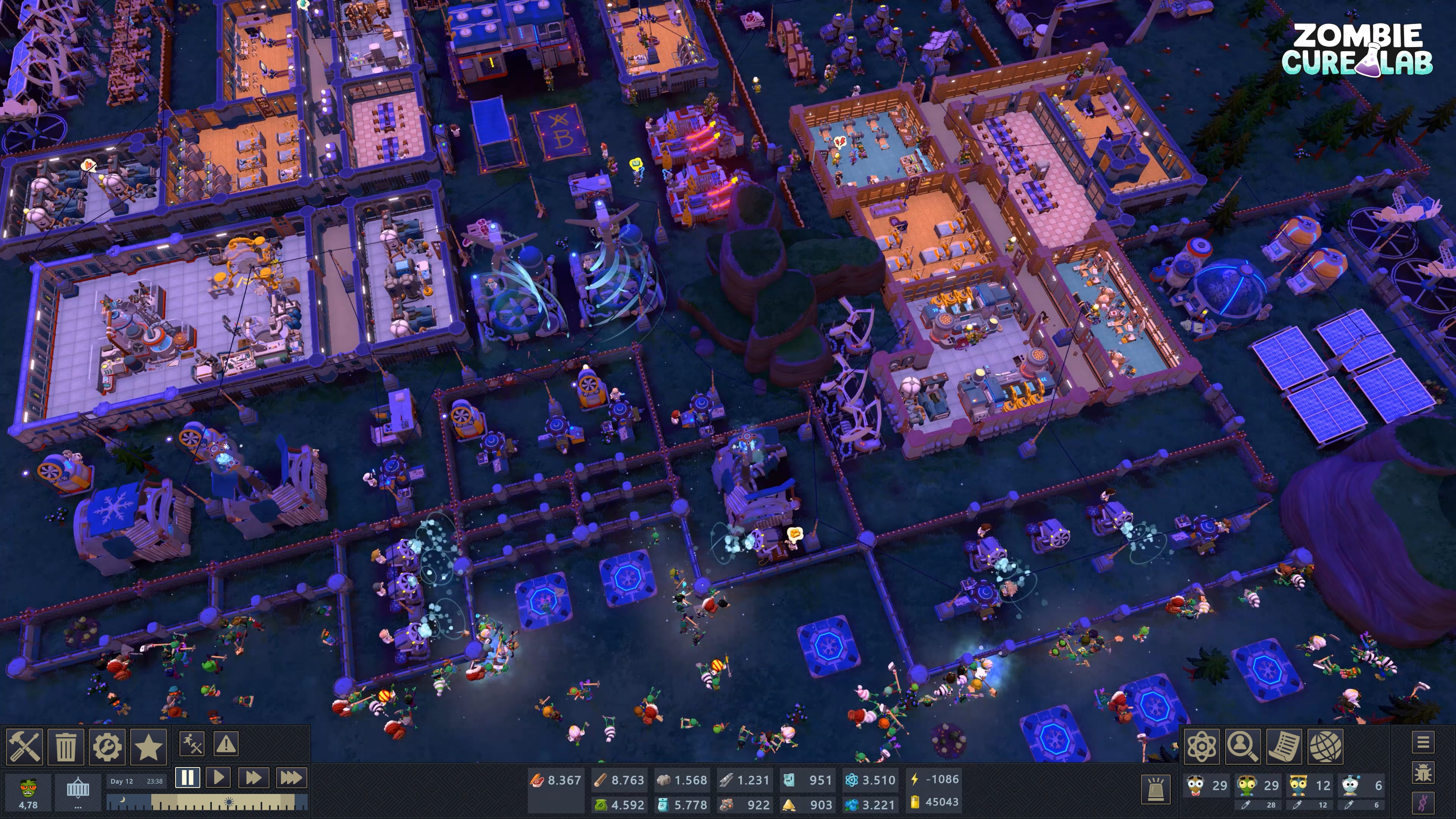Open the build tool menu

tap(24, 746)
